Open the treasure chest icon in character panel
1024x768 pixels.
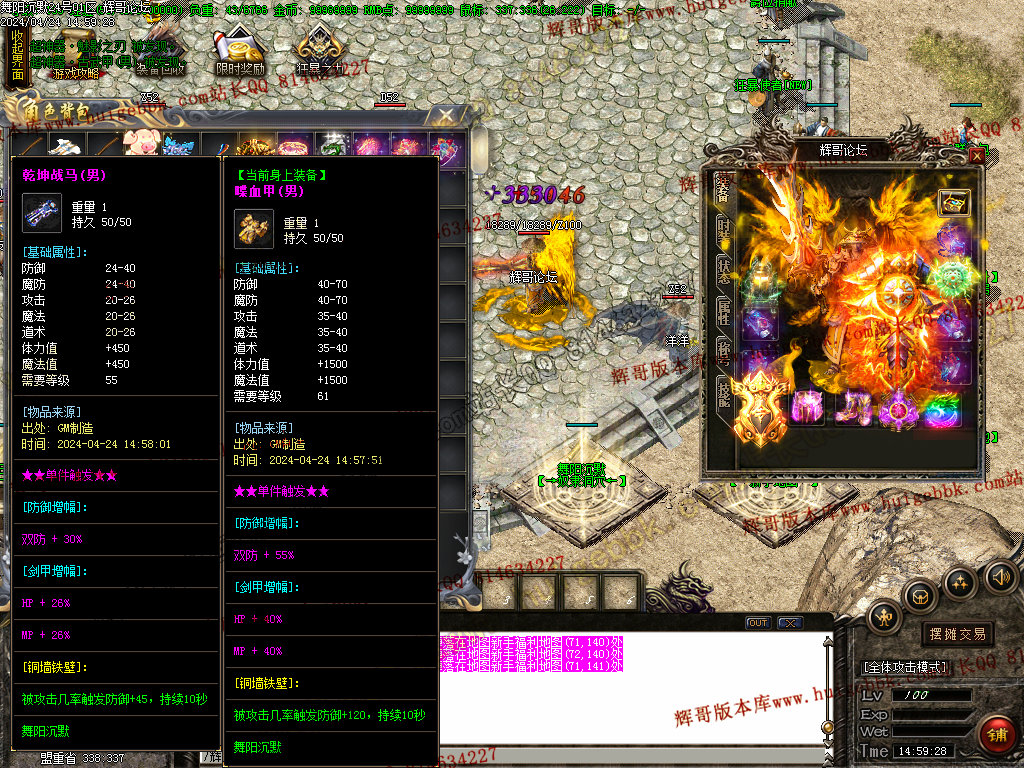(953, 202)
